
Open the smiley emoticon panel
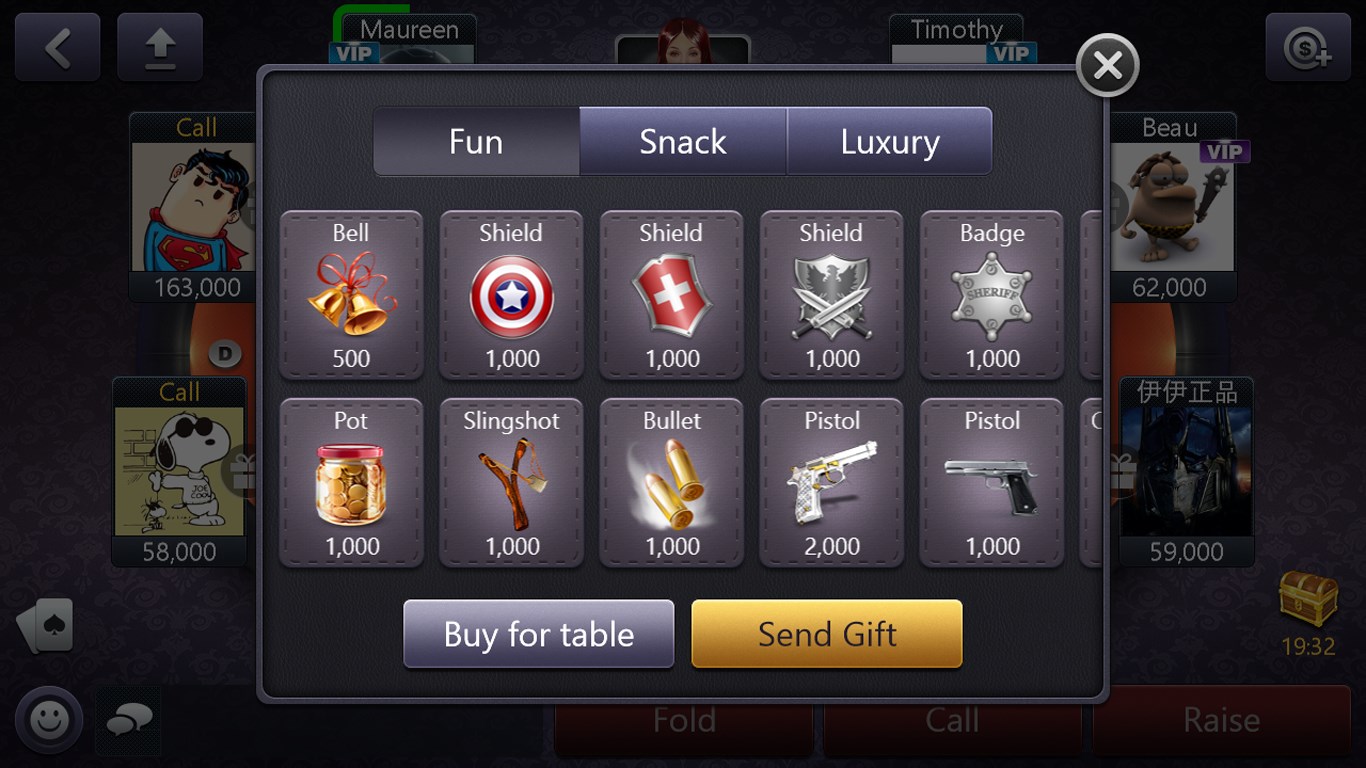coord(47,719)
